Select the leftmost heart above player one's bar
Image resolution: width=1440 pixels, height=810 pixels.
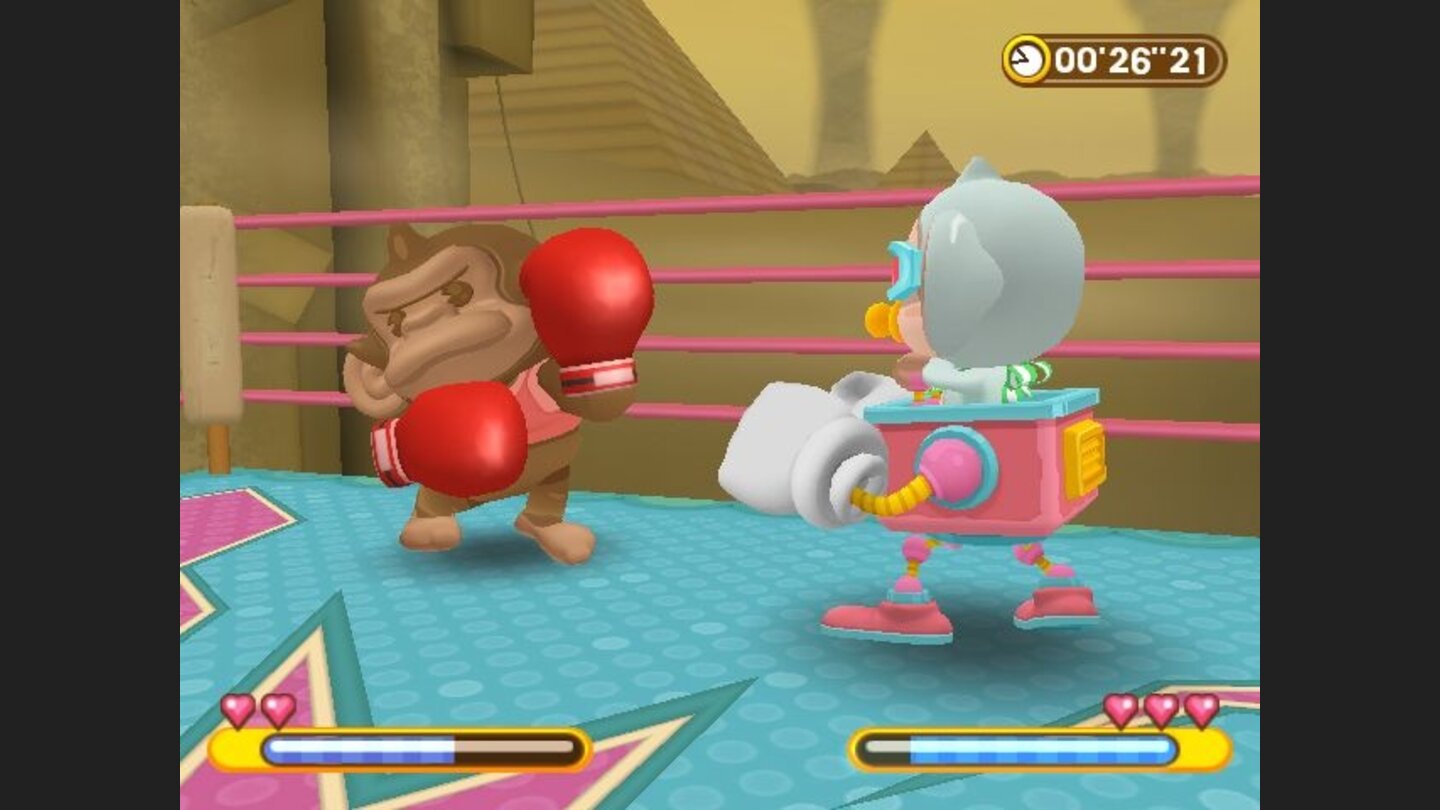pos(236,707)
